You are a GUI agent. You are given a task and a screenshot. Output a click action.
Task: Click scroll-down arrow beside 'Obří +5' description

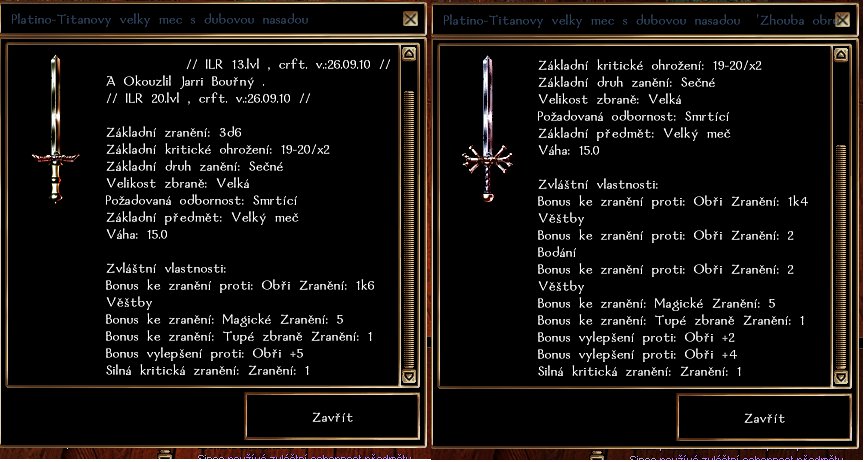pos(407,376)
